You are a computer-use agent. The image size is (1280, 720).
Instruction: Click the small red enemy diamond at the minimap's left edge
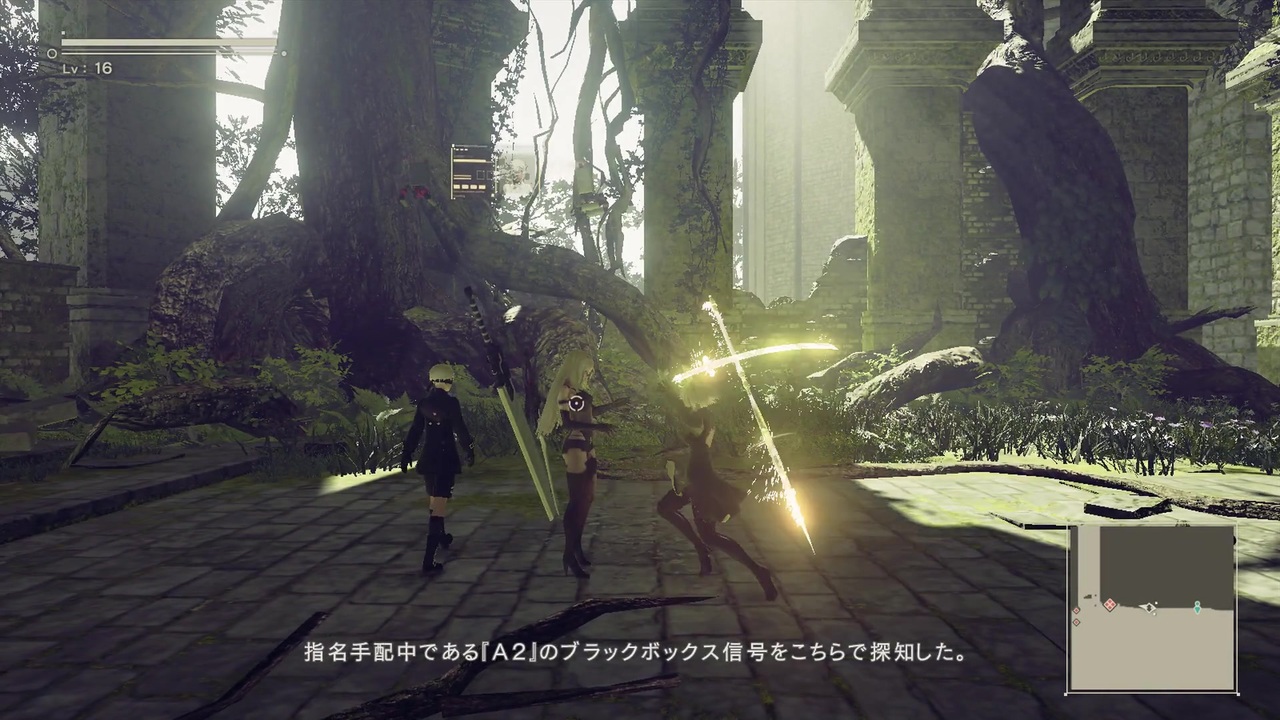1076,610
